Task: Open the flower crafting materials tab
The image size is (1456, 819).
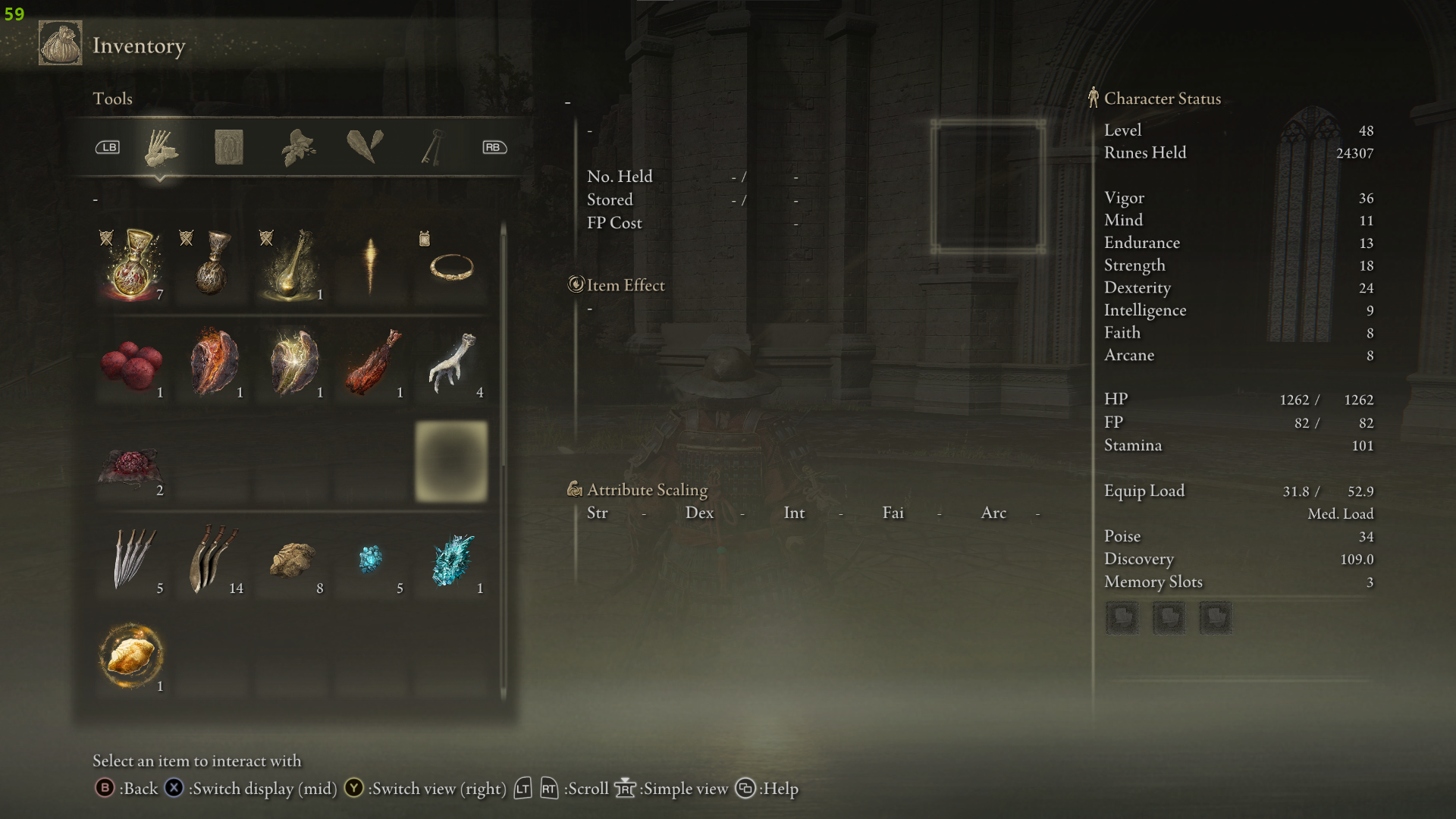Action: [x=298, y=147]
